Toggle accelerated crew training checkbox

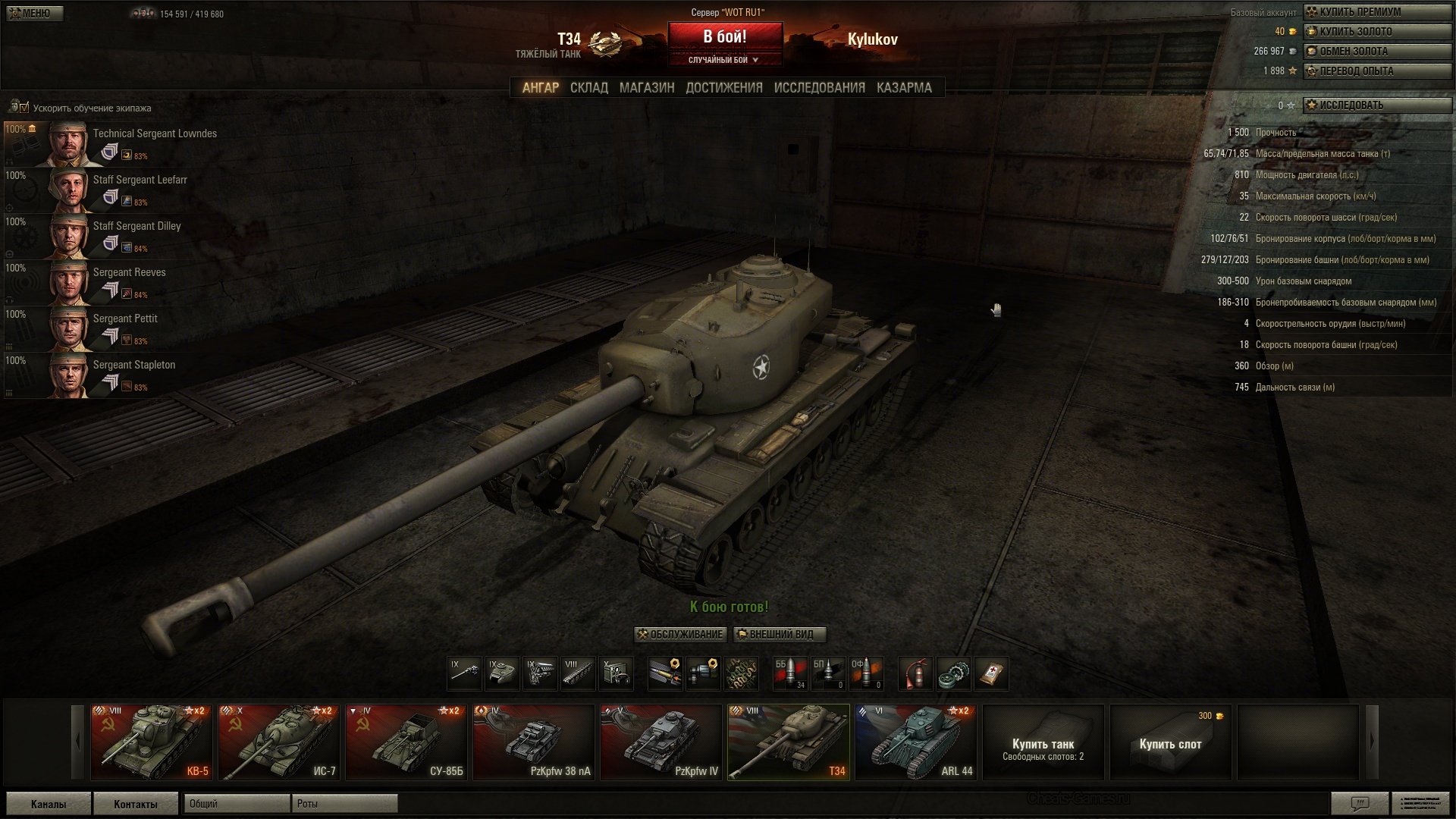click(24, 108)
